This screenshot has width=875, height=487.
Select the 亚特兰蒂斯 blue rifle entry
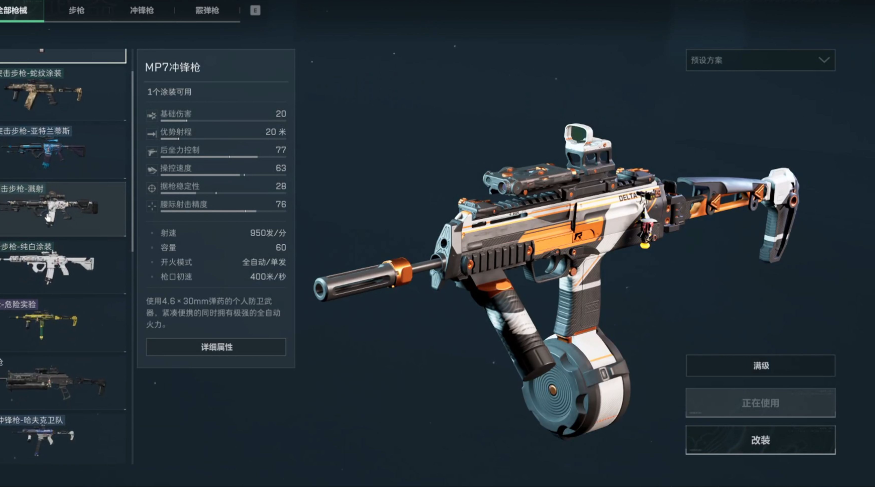click(x=62, y=147)
